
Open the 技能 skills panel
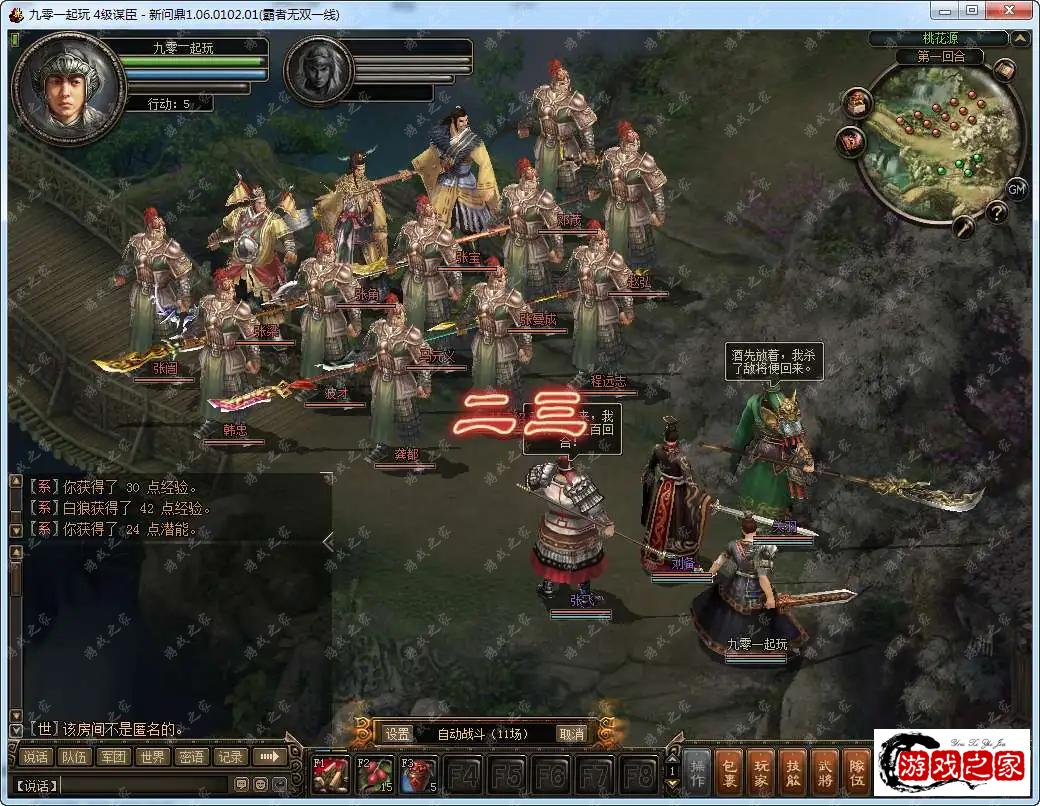[x=793, y=772]
